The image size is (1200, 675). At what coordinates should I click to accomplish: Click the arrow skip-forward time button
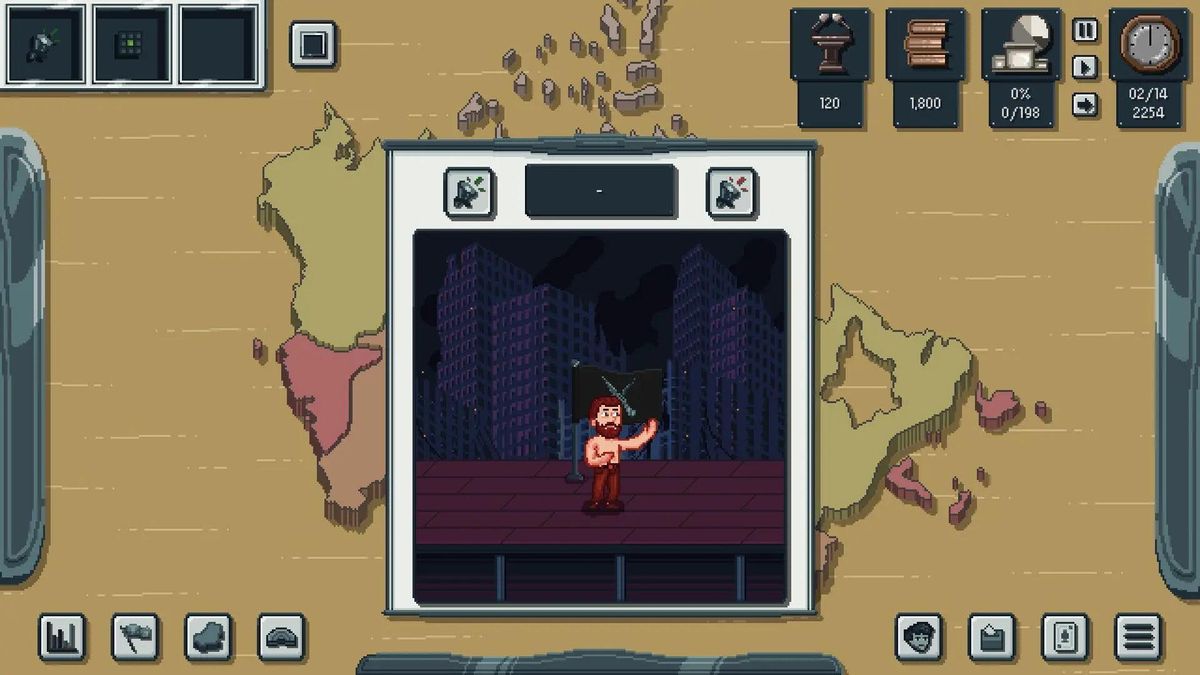[x=1085, y=104]
